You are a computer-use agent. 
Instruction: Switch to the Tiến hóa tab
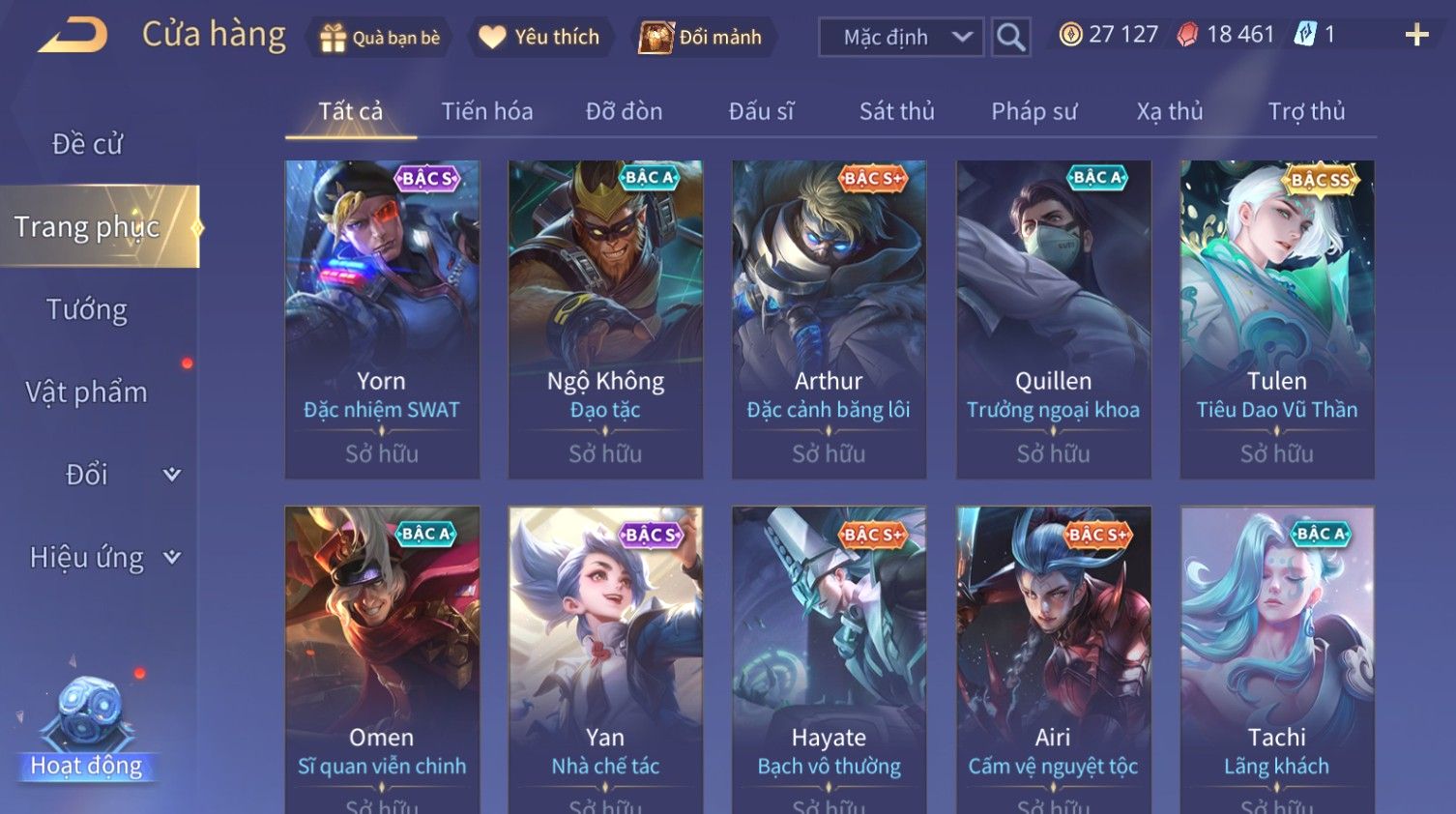487,111
